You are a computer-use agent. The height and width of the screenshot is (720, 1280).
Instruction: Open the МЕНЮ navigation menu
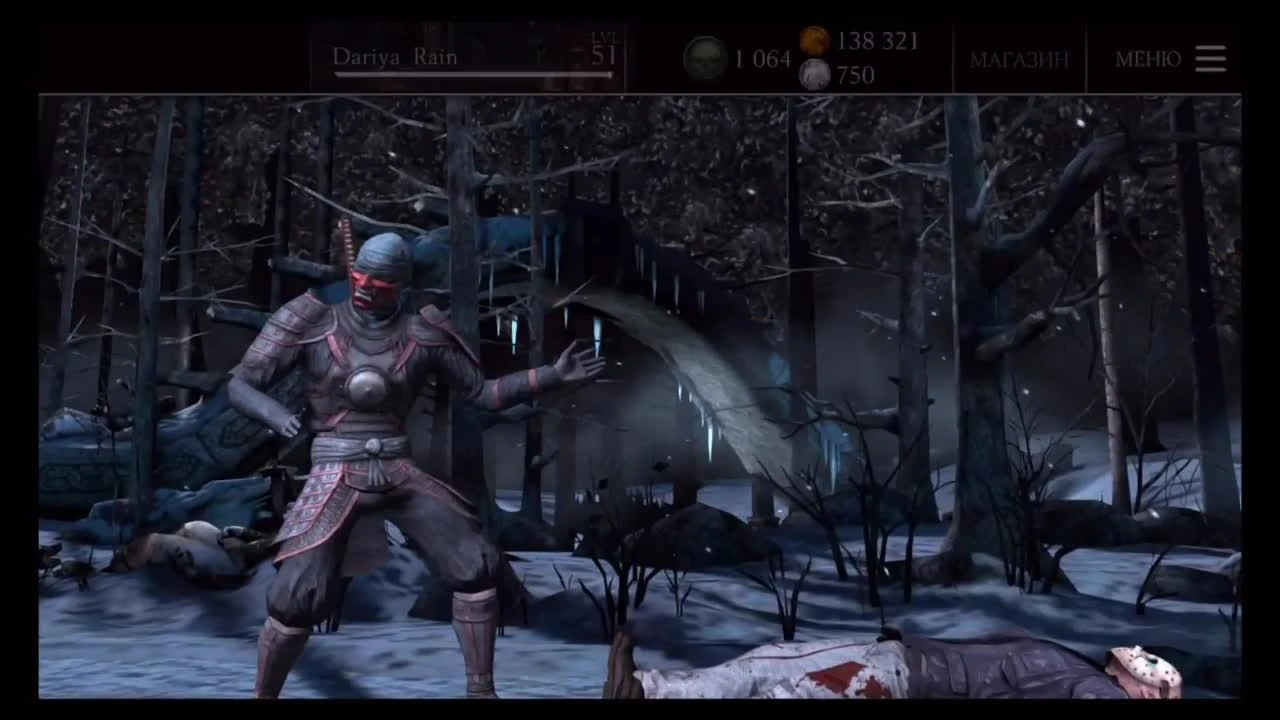click(x=1146, y=59)
